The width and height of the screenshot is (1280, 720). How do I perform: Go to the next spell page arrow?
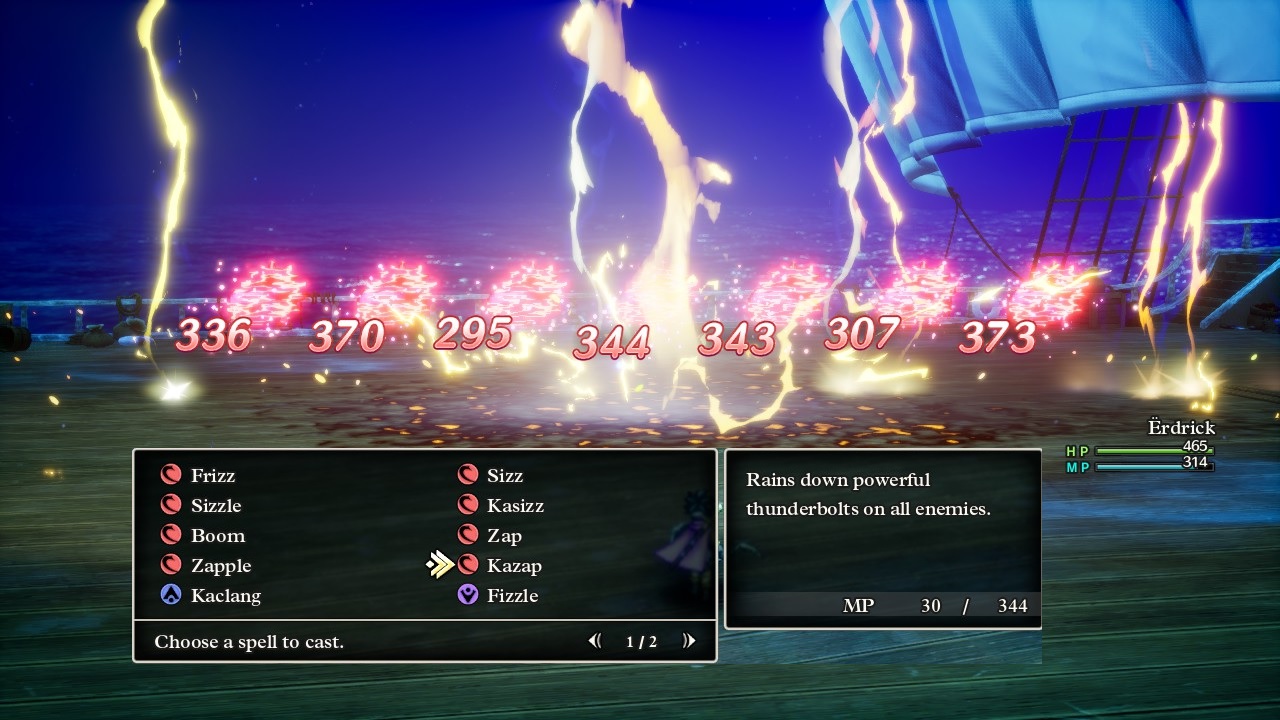(688, 641)
